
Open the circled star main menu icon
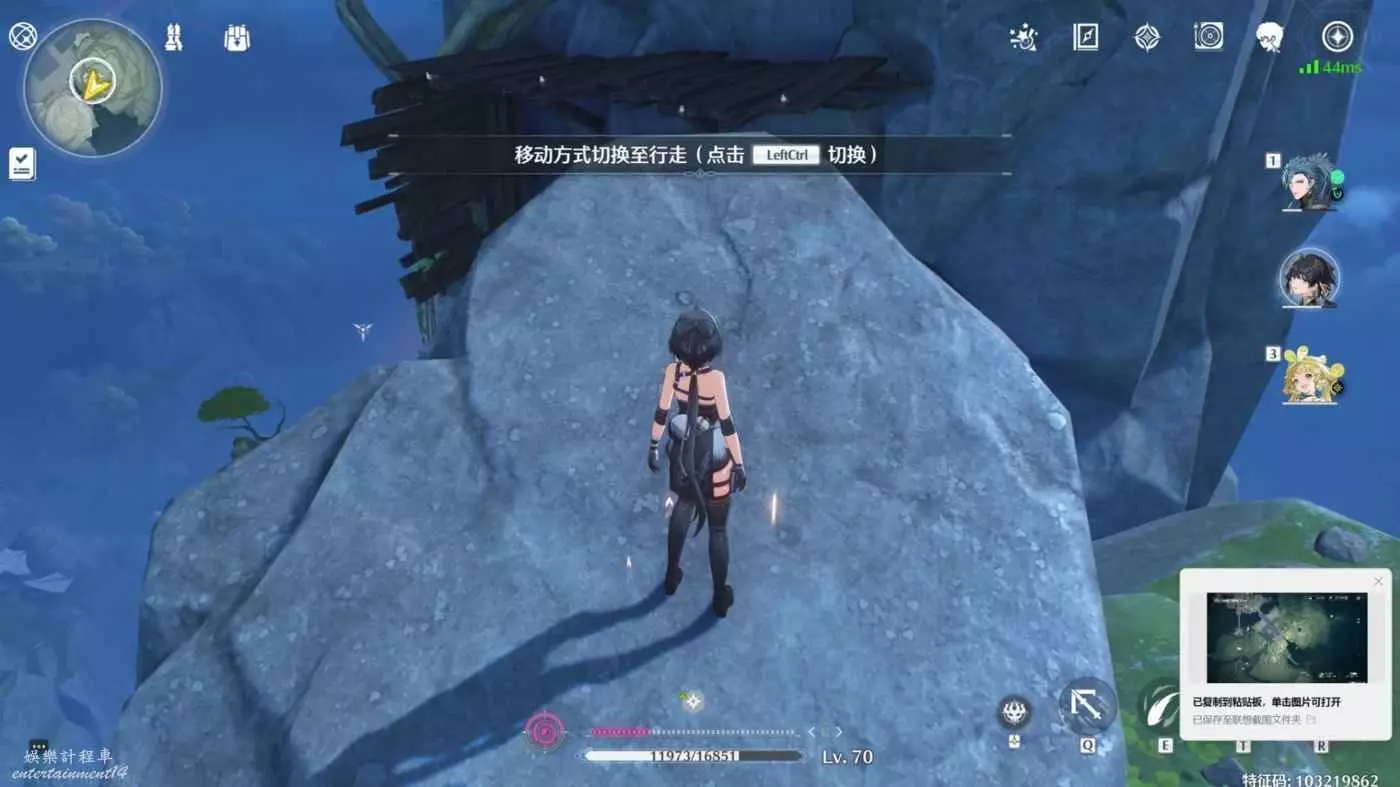(x=1337, y=38)
